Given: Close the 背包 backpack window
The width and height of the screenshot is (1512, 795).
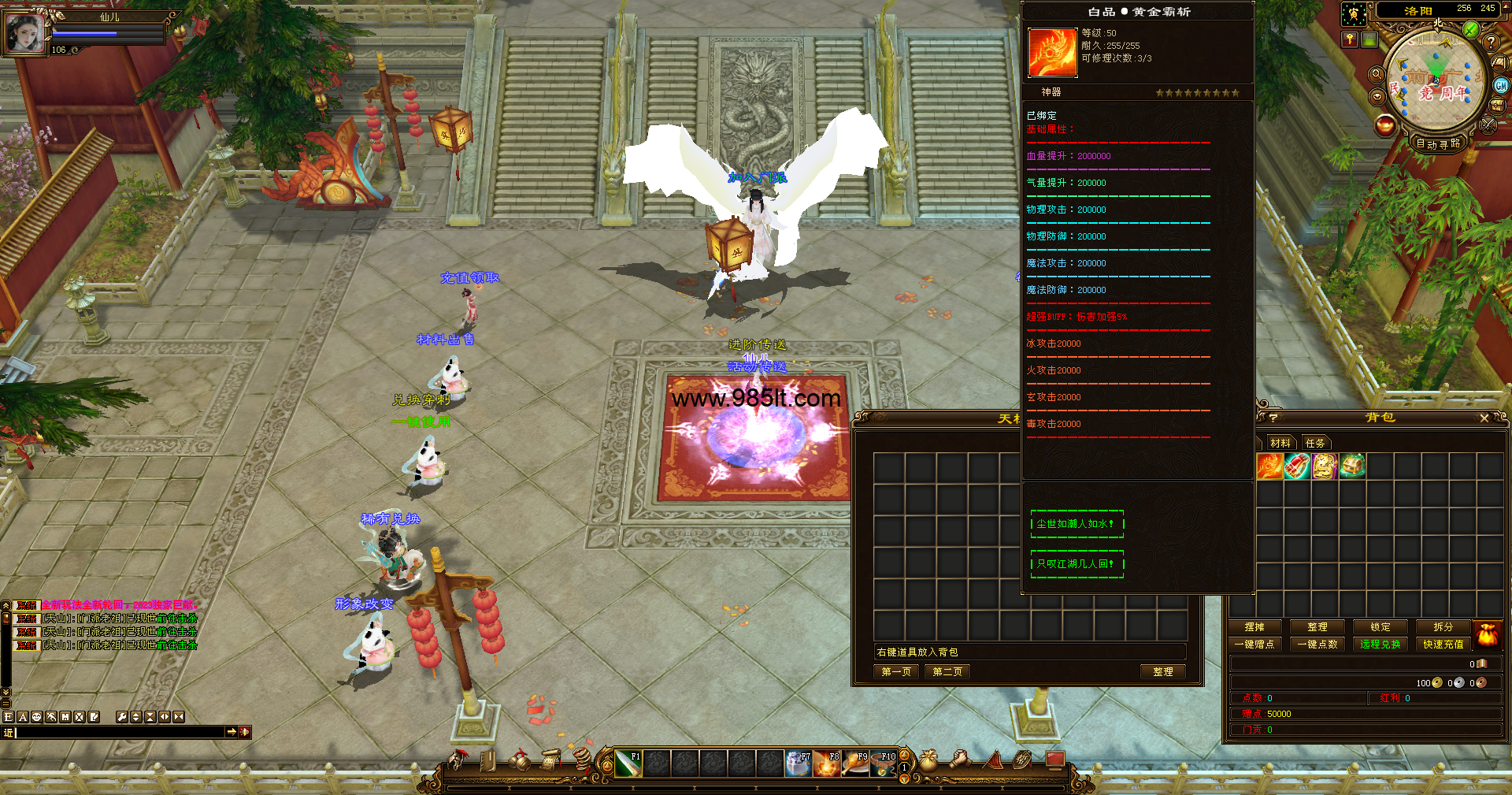Looking at the screenshot, I should pos(1484,418).
